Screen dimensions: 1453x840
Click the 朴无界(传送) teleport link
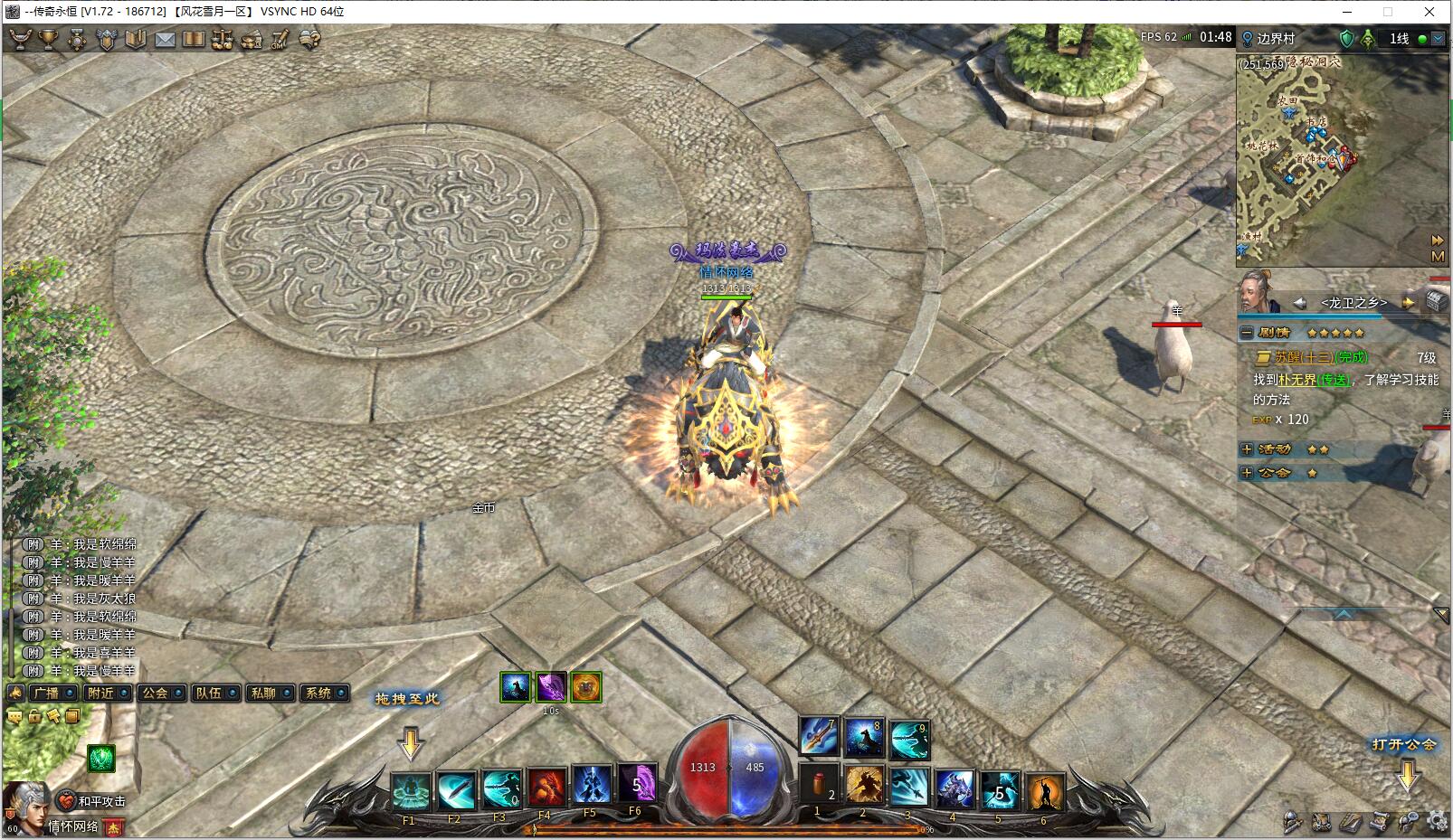pos(1313,380)
